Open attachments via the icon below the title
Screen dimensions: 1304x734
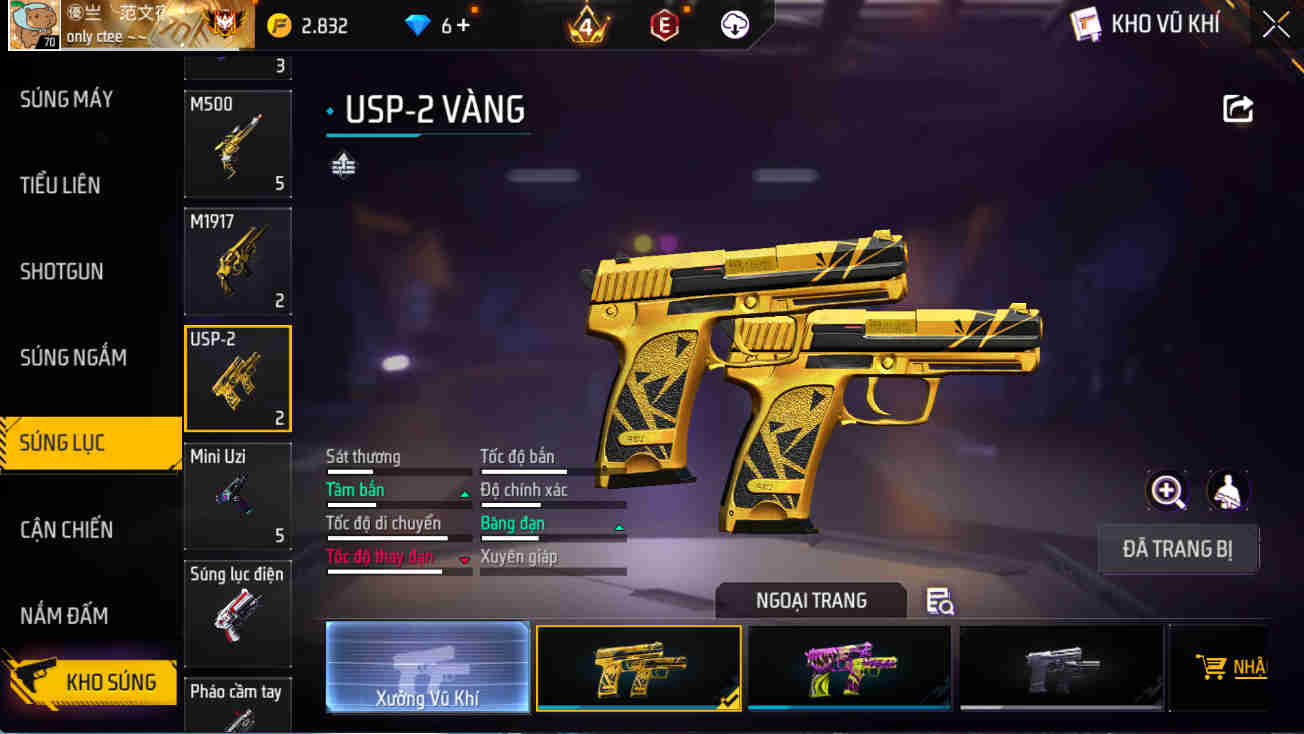point(345,165)
